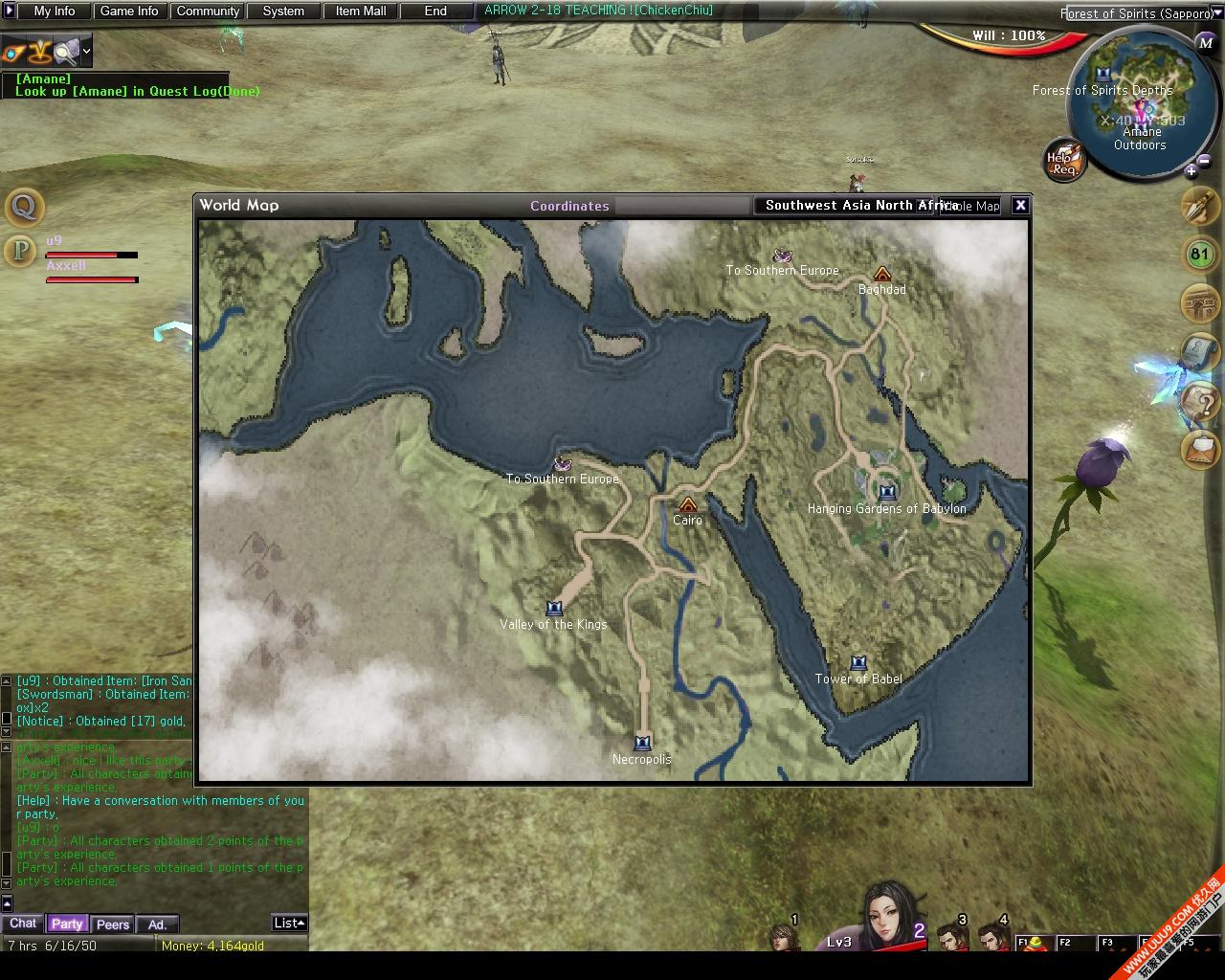Switch to the Party chat tab
The image size is (1225, 980).
(x=67, y=924)
